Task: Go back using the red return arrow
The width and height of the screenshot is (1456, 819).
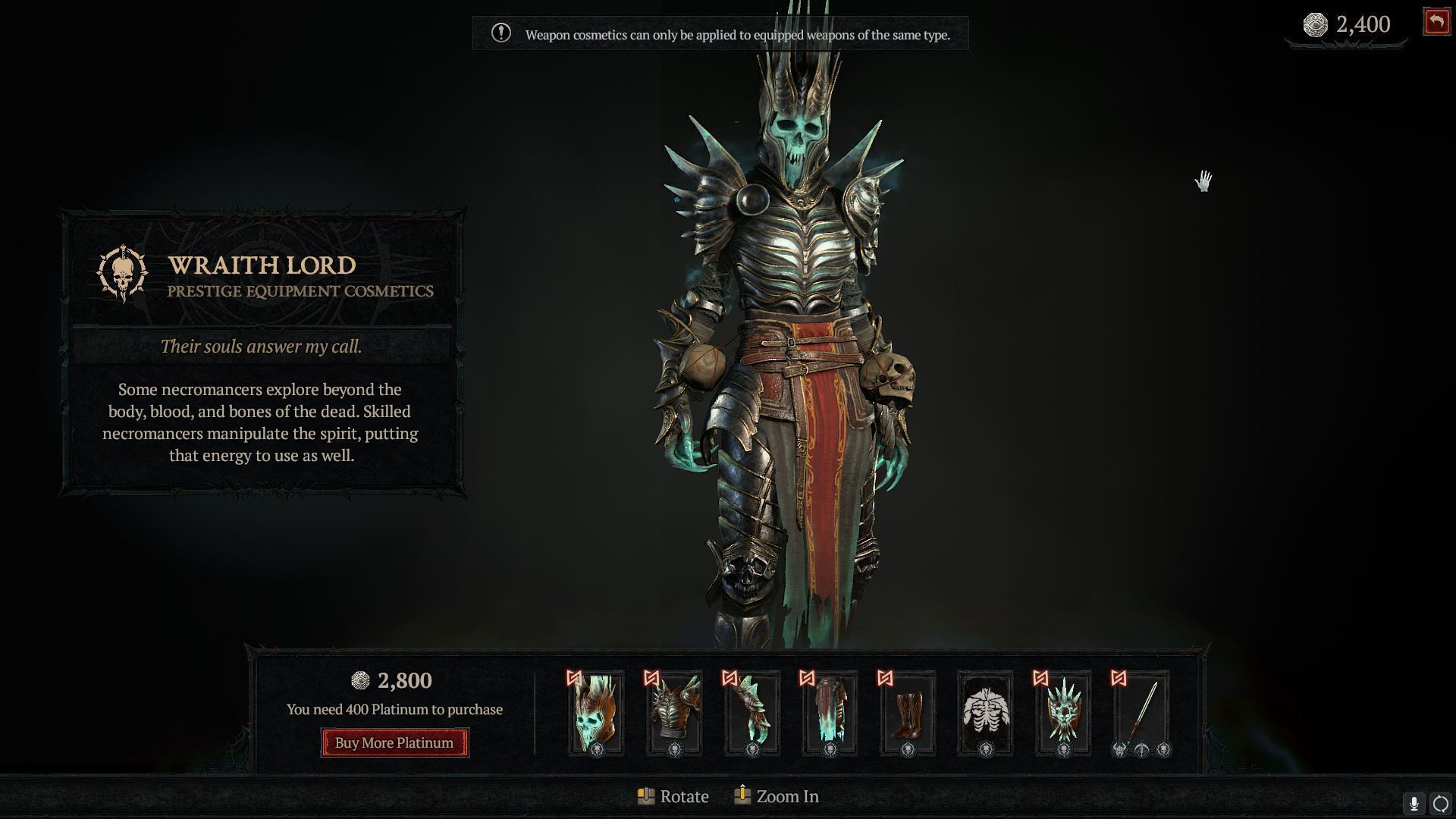Action: 1436,22
